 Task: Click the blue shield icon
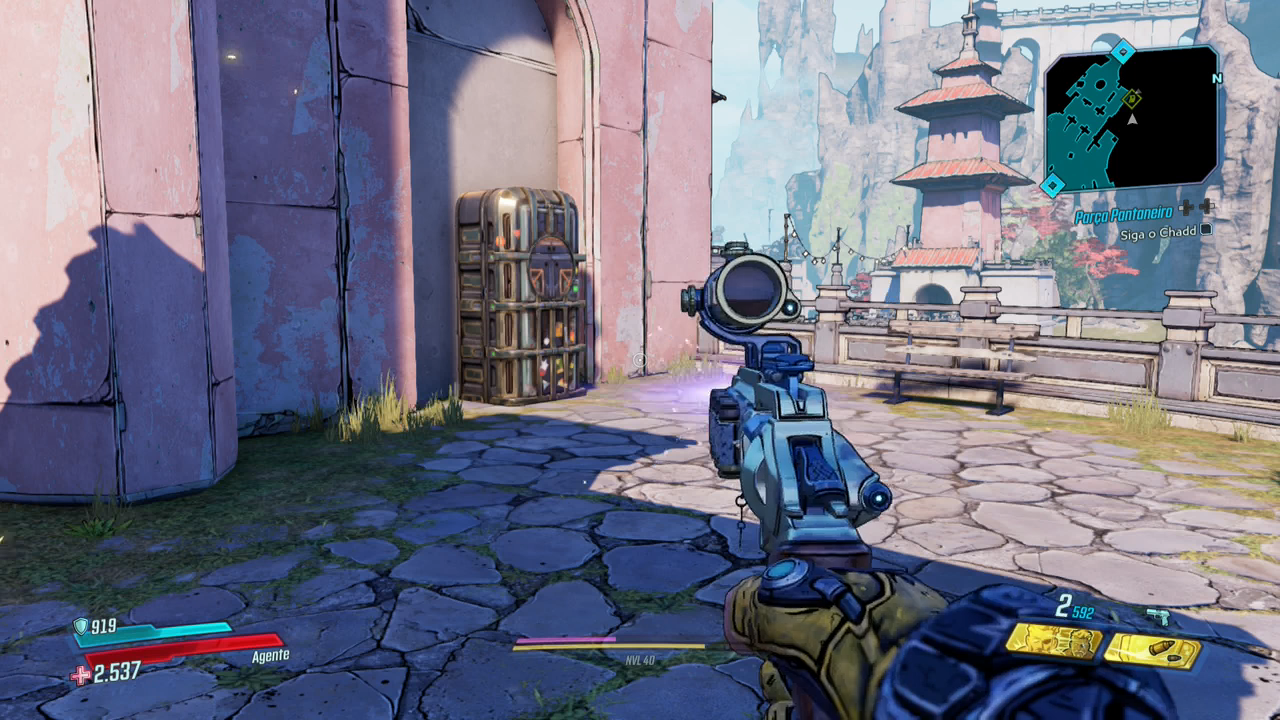(x=81, y=626)
